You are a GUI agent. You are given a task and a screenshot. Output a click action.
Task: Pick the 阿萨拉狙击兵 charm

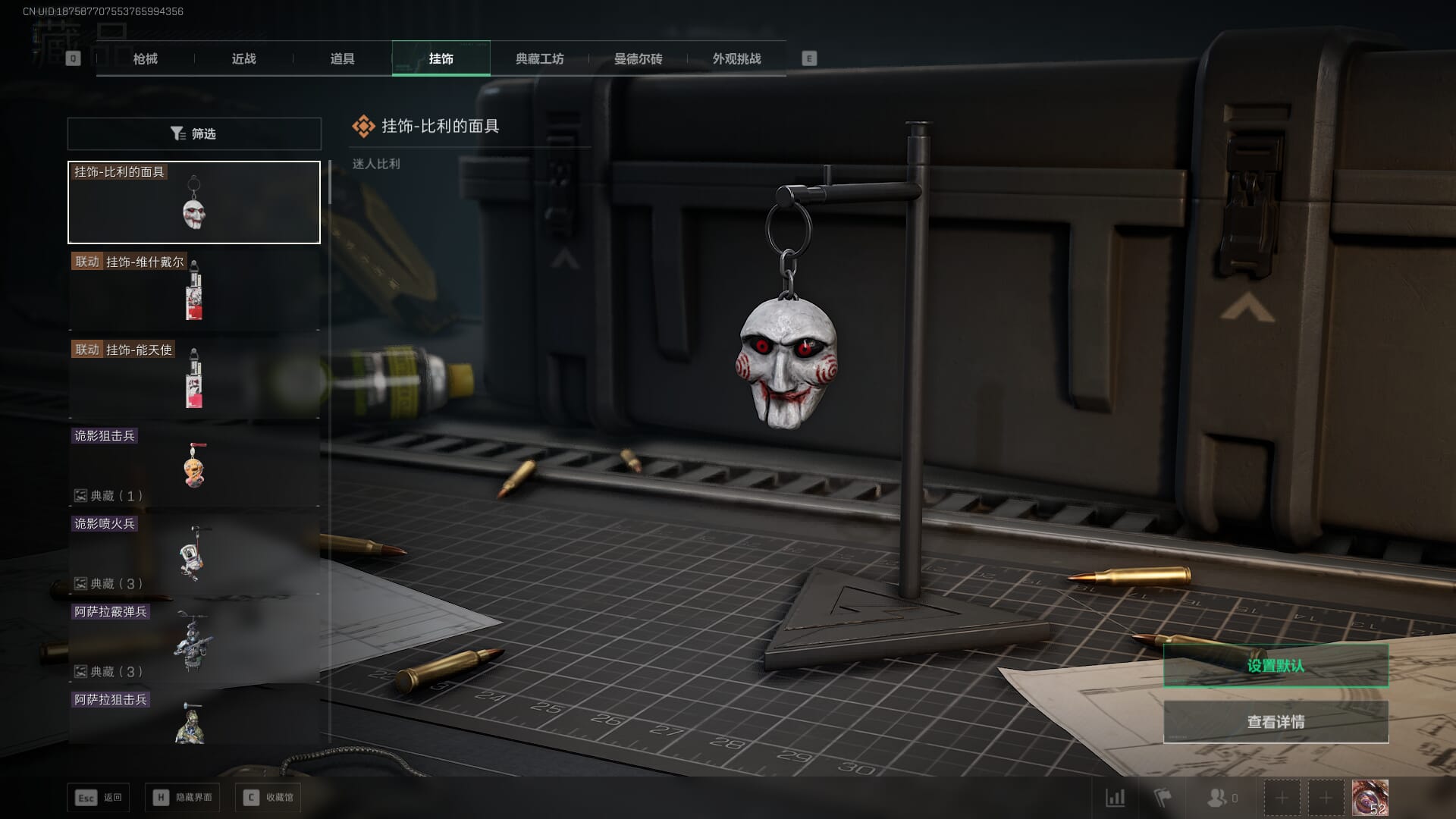[x=194, y=717]
